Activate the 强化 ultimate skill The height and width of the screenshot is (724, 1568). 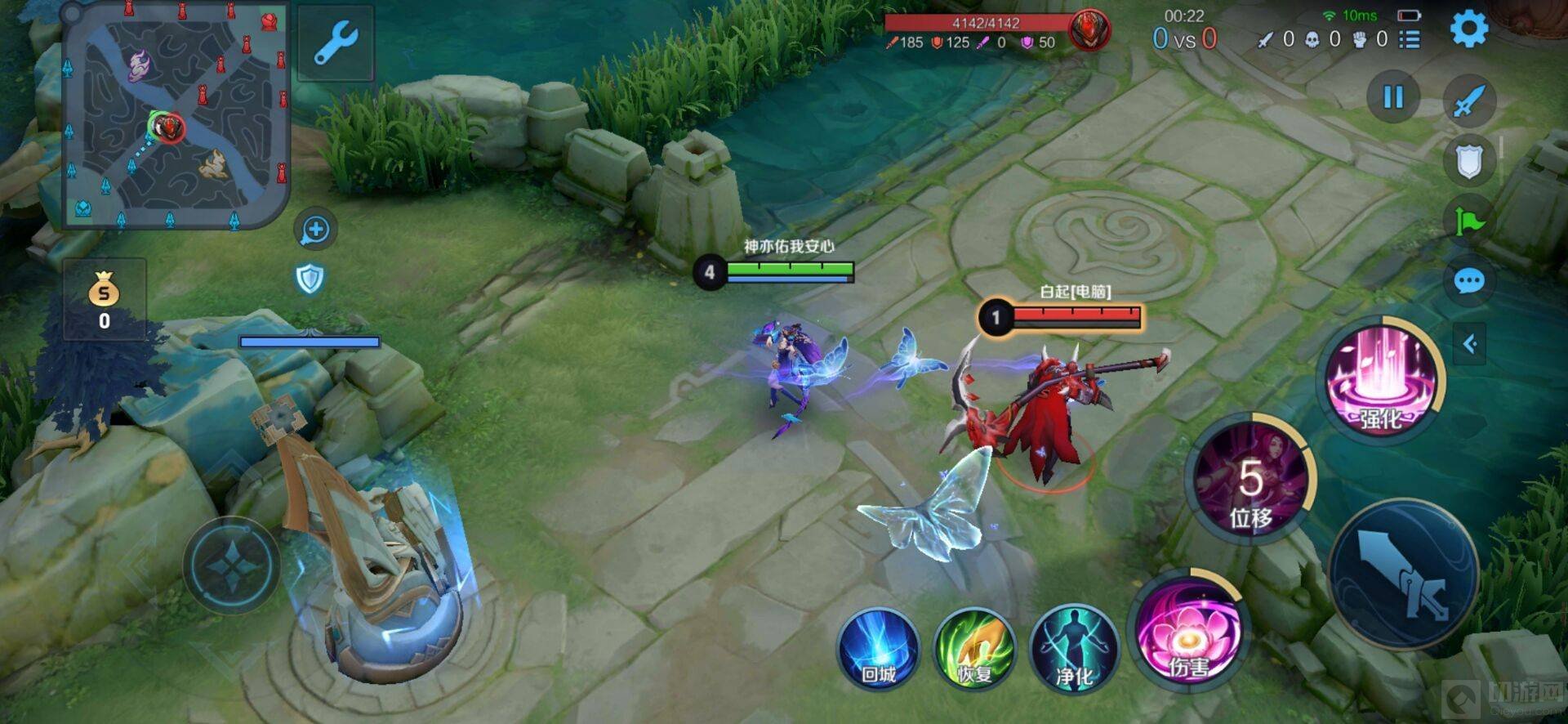tap(1381, 380)
